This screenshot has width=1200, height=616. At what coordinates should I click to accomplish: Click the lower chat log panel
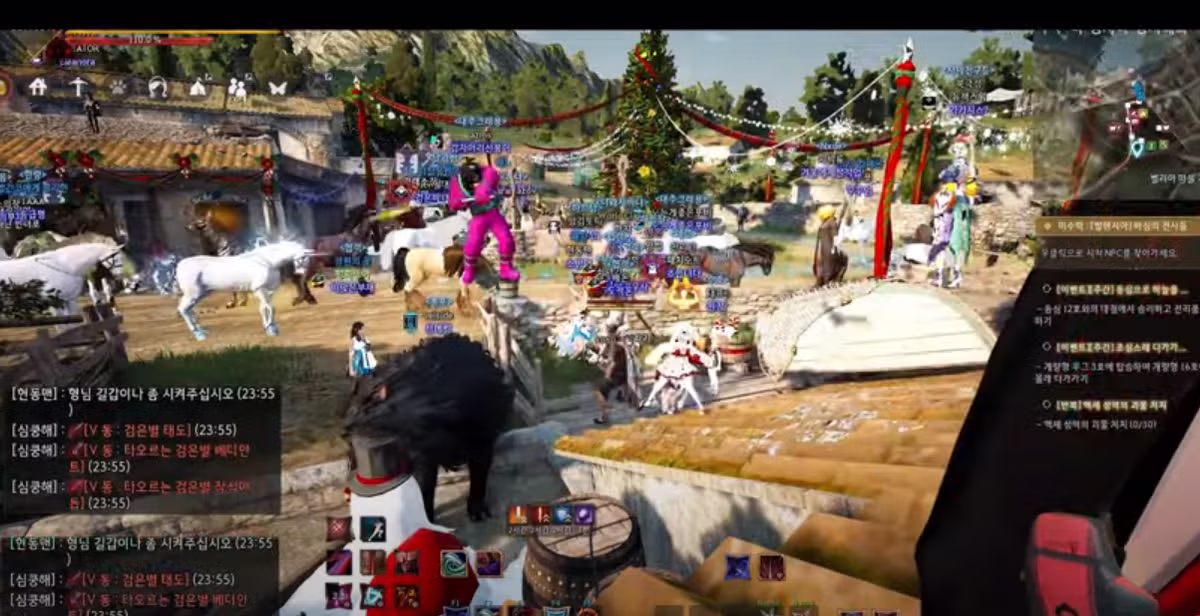pos(140,573)
